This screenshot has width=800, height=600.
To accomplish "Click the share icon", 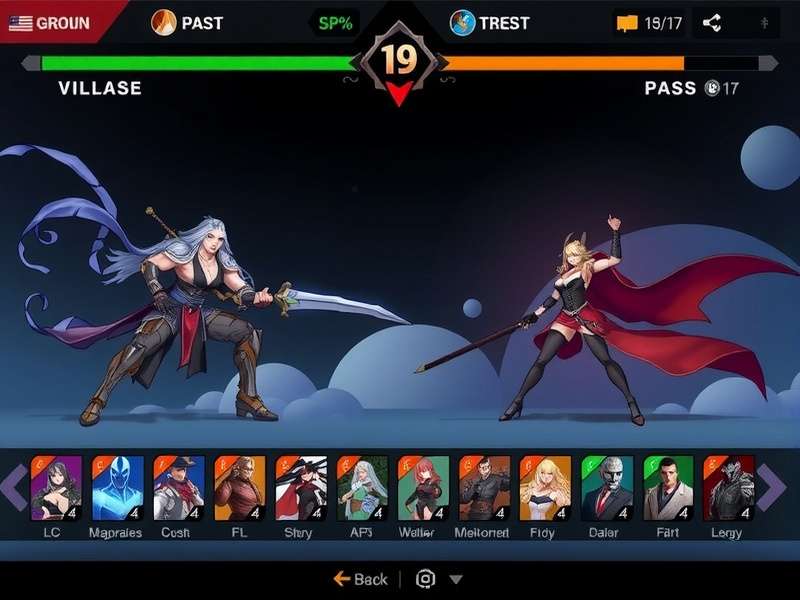I will coord(711,22).
